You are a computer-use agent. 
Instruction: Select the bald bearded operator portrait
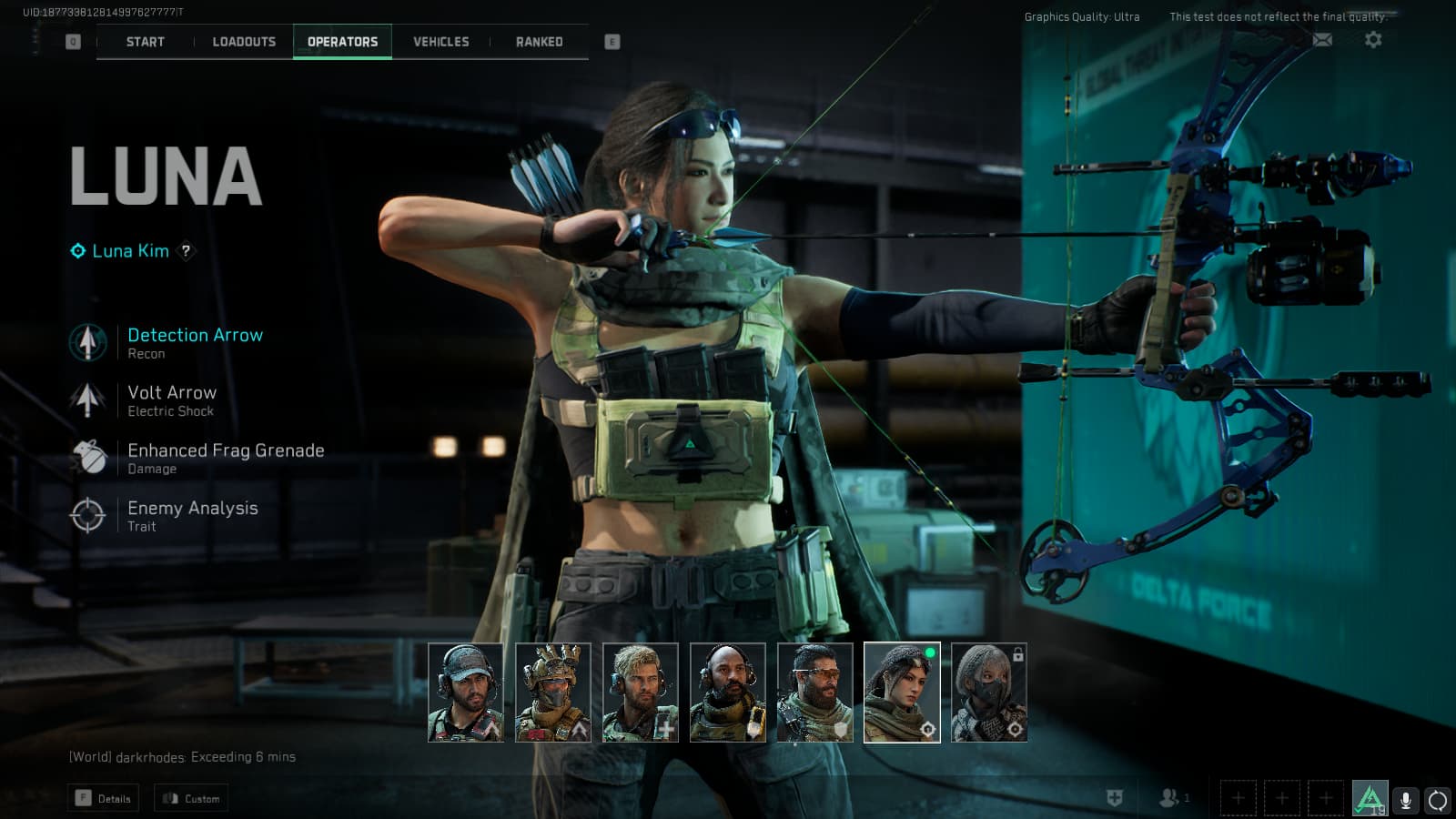[727, 693]
